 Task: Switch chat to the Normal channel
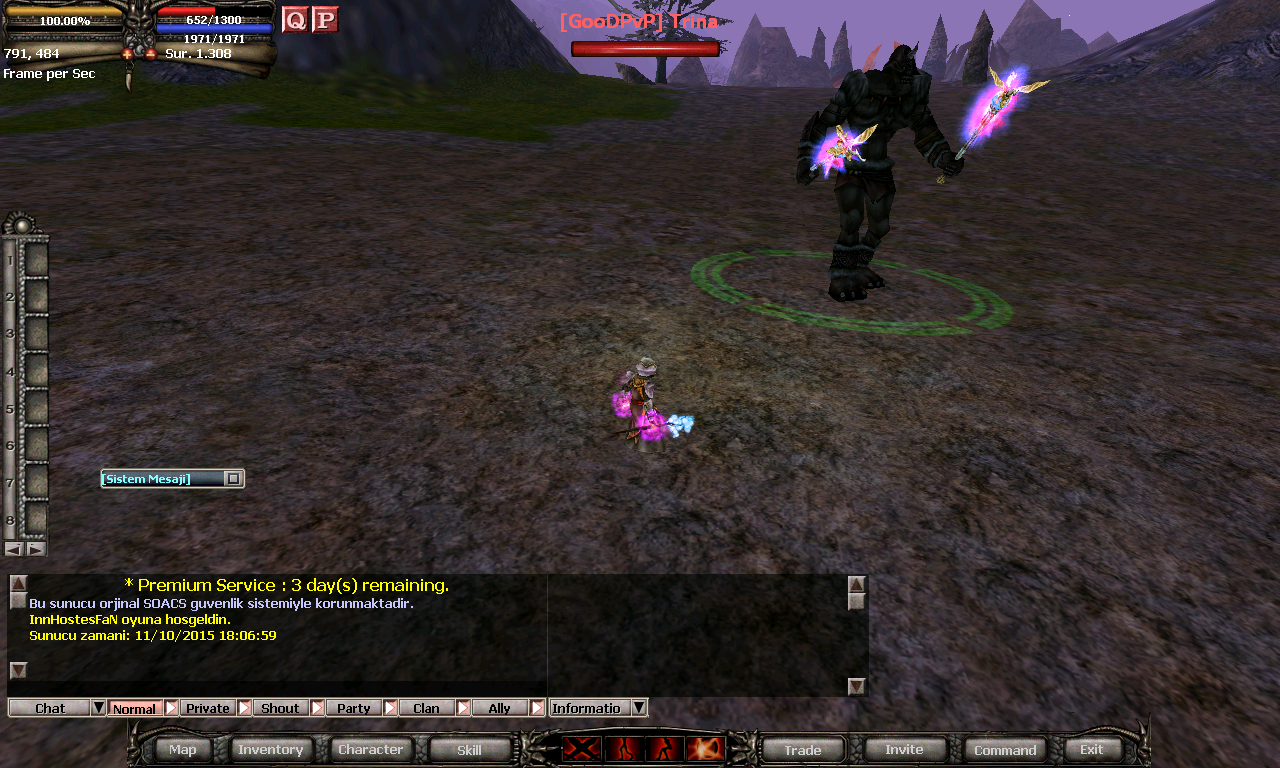point(134,708)
